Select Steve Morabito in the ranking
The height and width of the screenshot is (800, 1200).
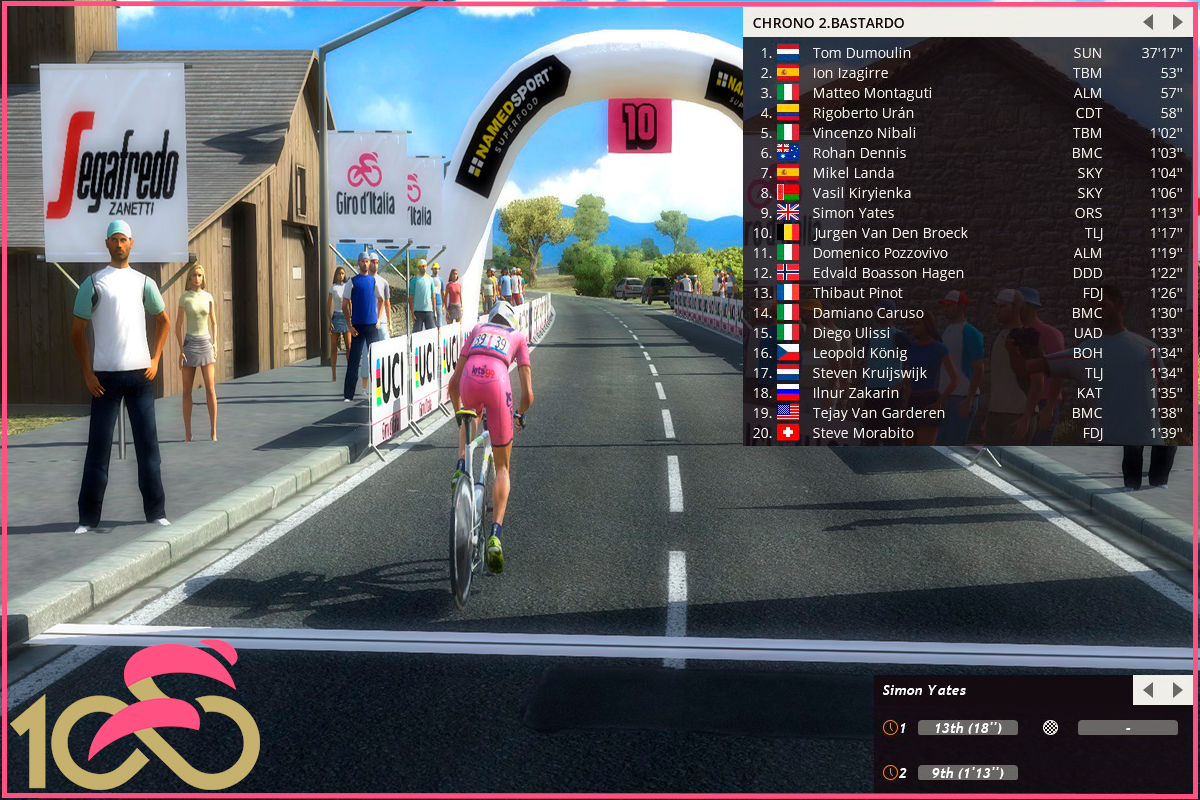click(863, 433)
